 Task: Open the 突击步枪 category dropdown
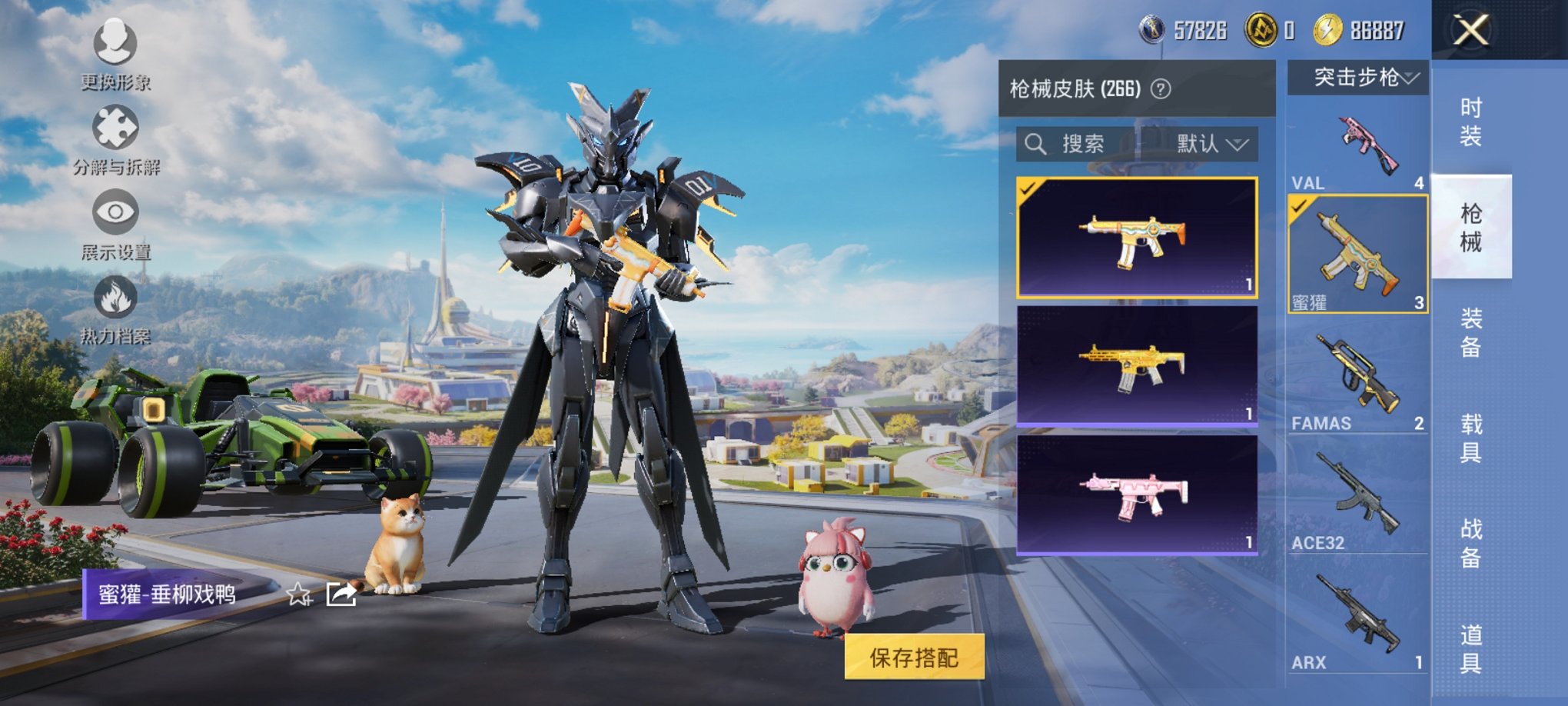[x=1357, y=77]
